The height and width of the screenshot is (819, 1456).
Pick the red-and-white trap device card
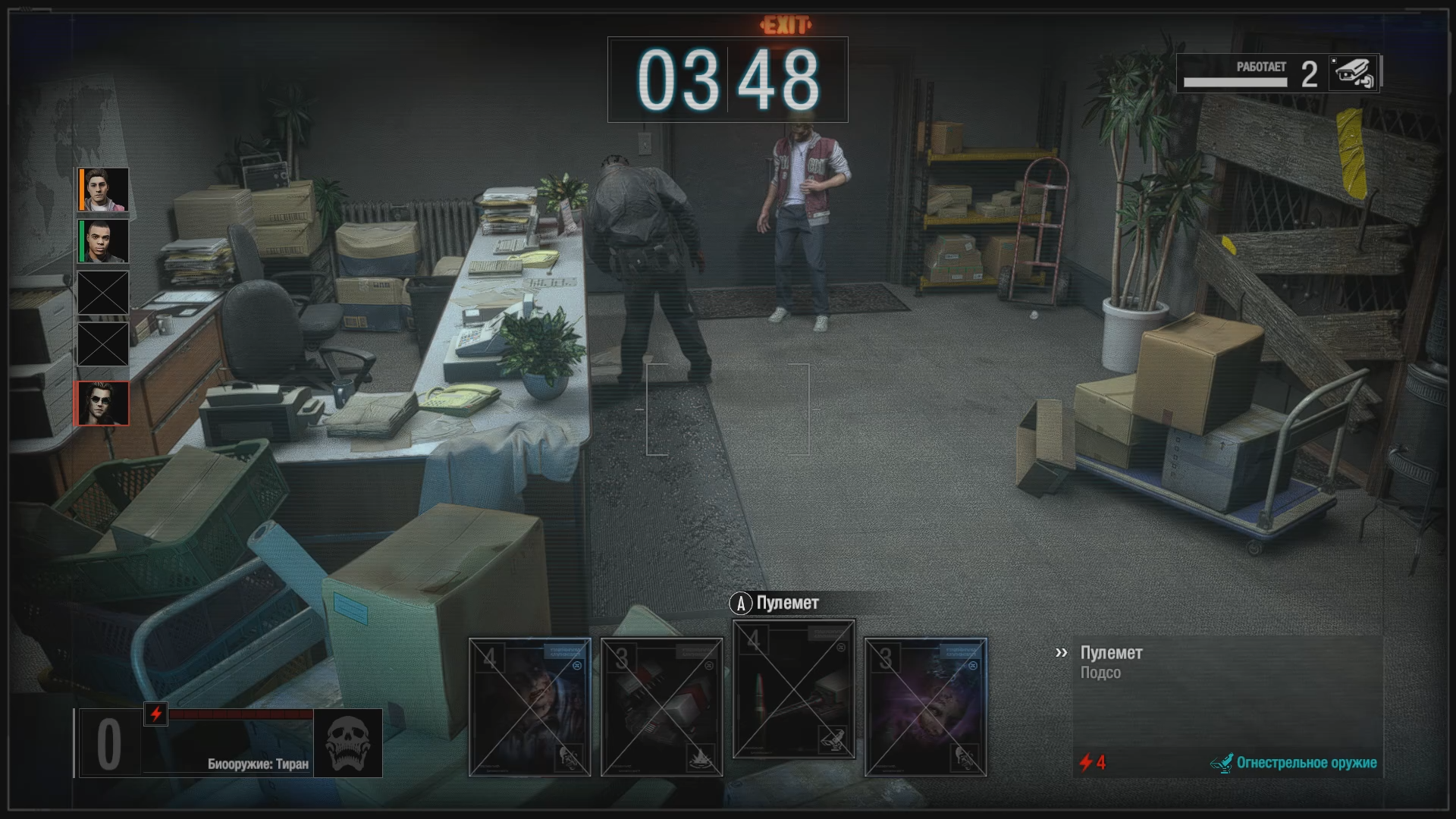pos(661,707)
